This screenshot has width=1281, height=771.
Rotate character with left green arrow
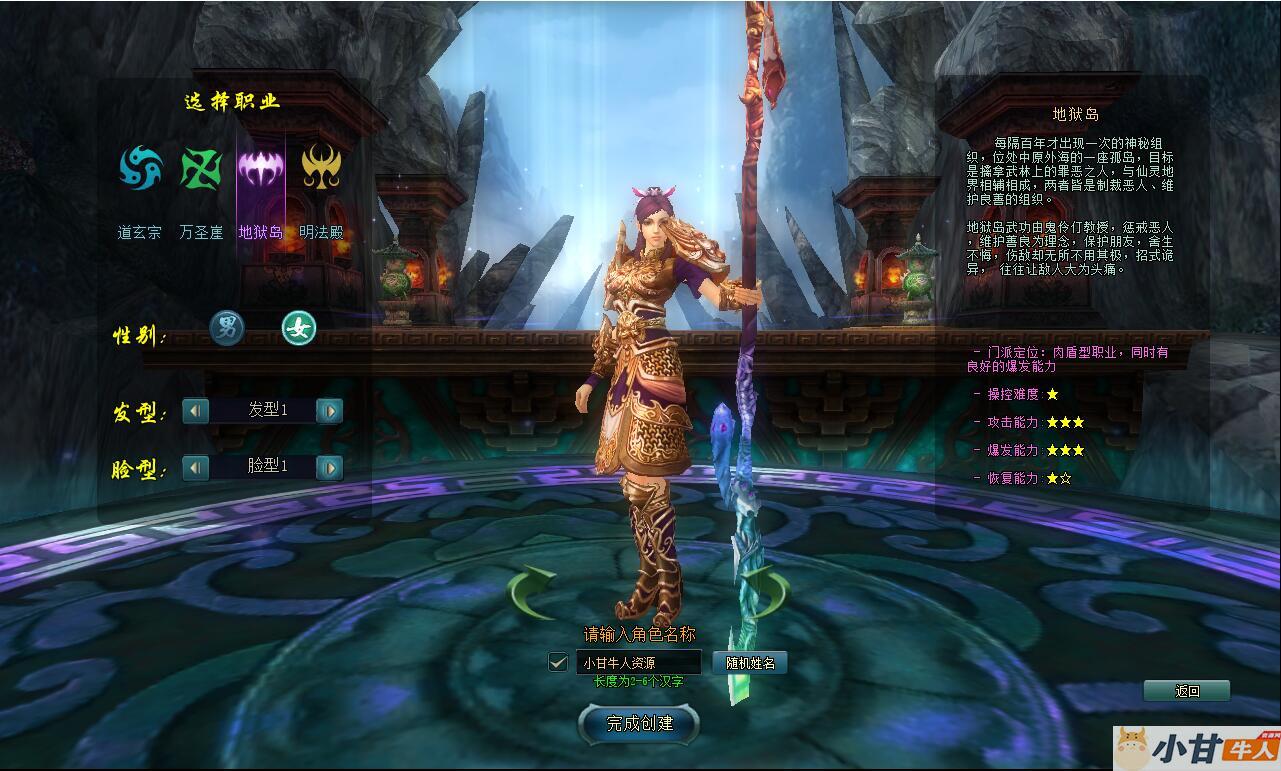point(532,592)
